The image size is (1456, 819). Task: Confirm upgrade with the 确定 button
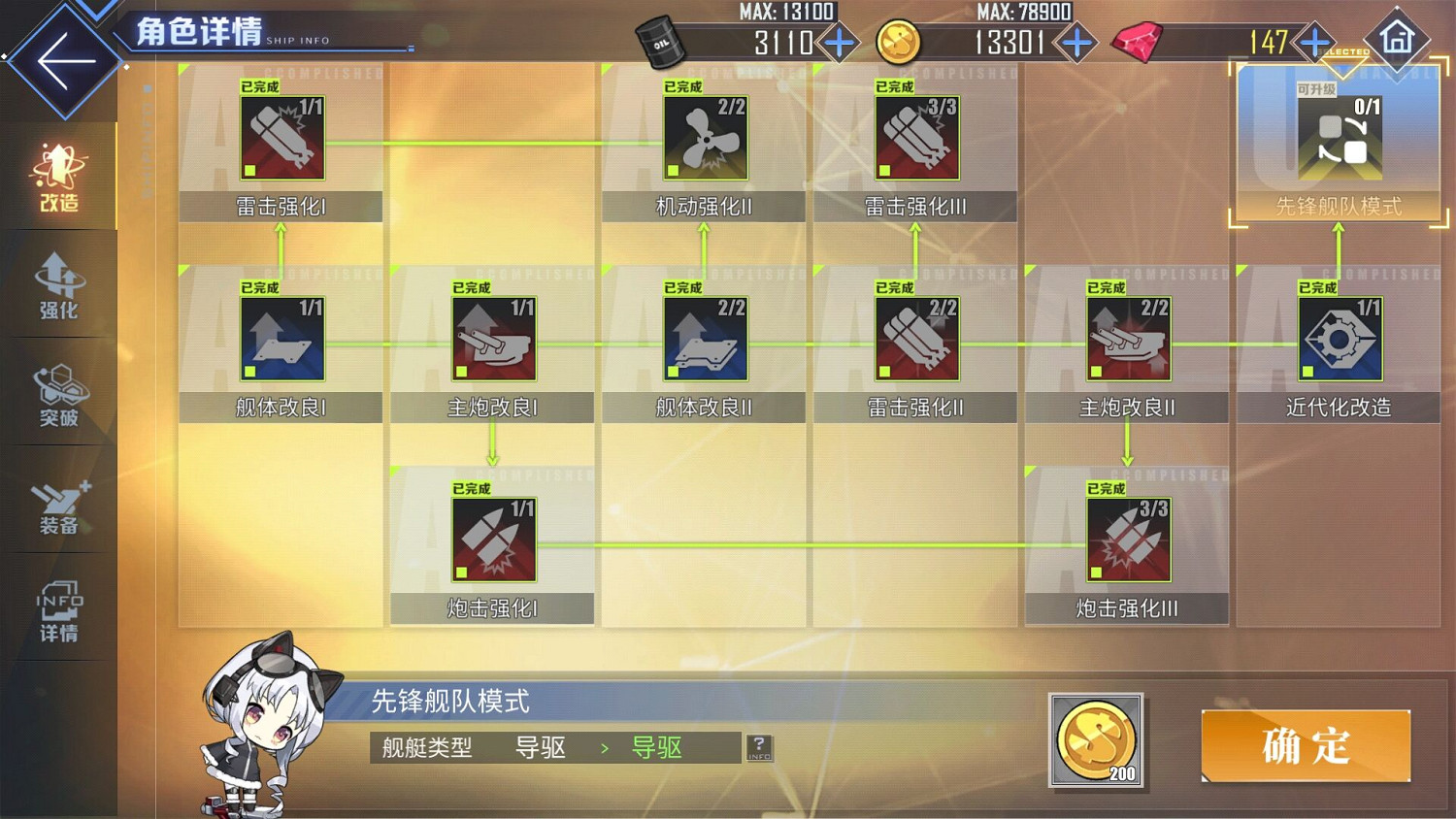pos(1305,745)
